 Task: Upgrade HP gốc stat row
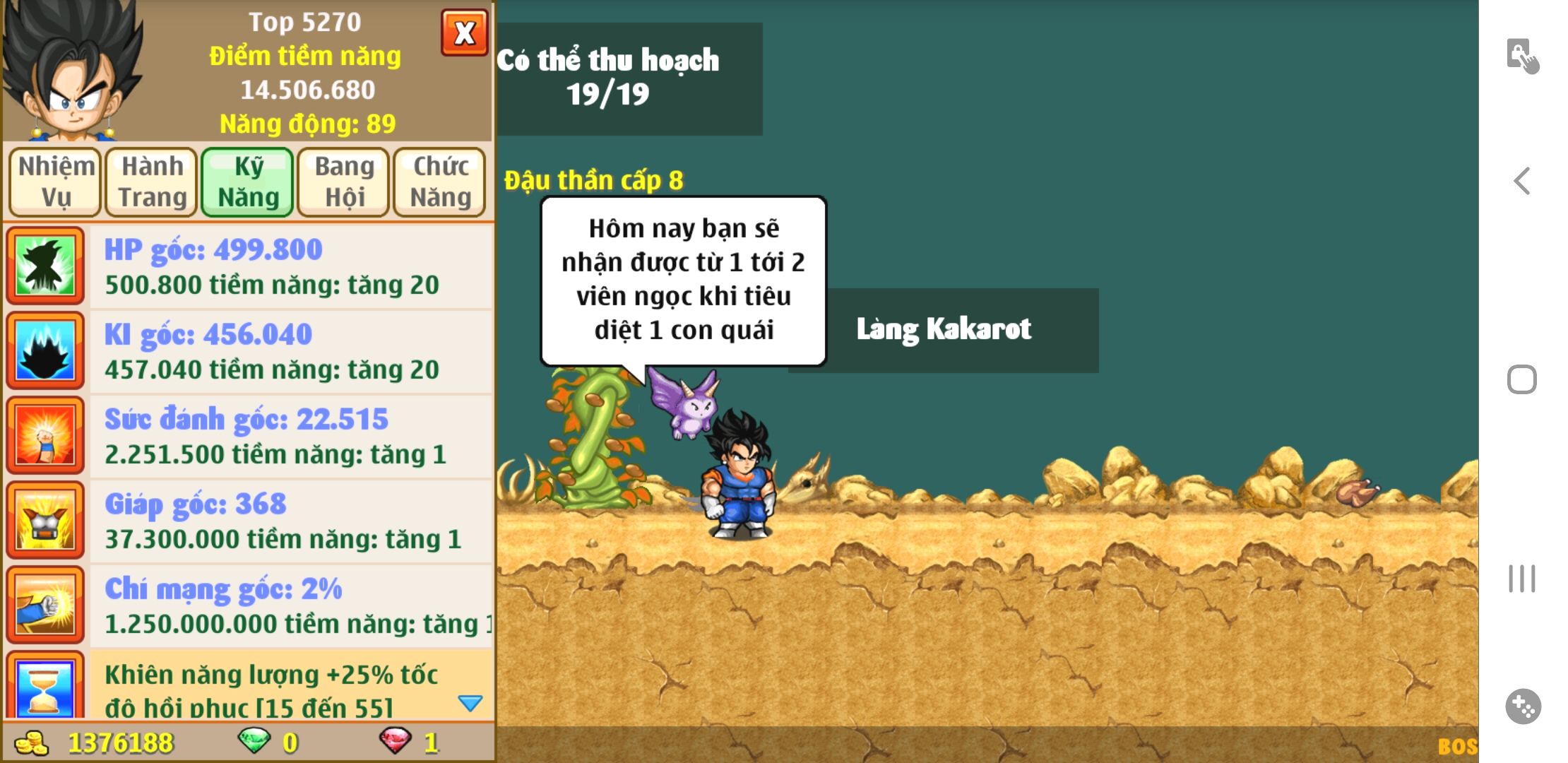[x=290, y=266]
